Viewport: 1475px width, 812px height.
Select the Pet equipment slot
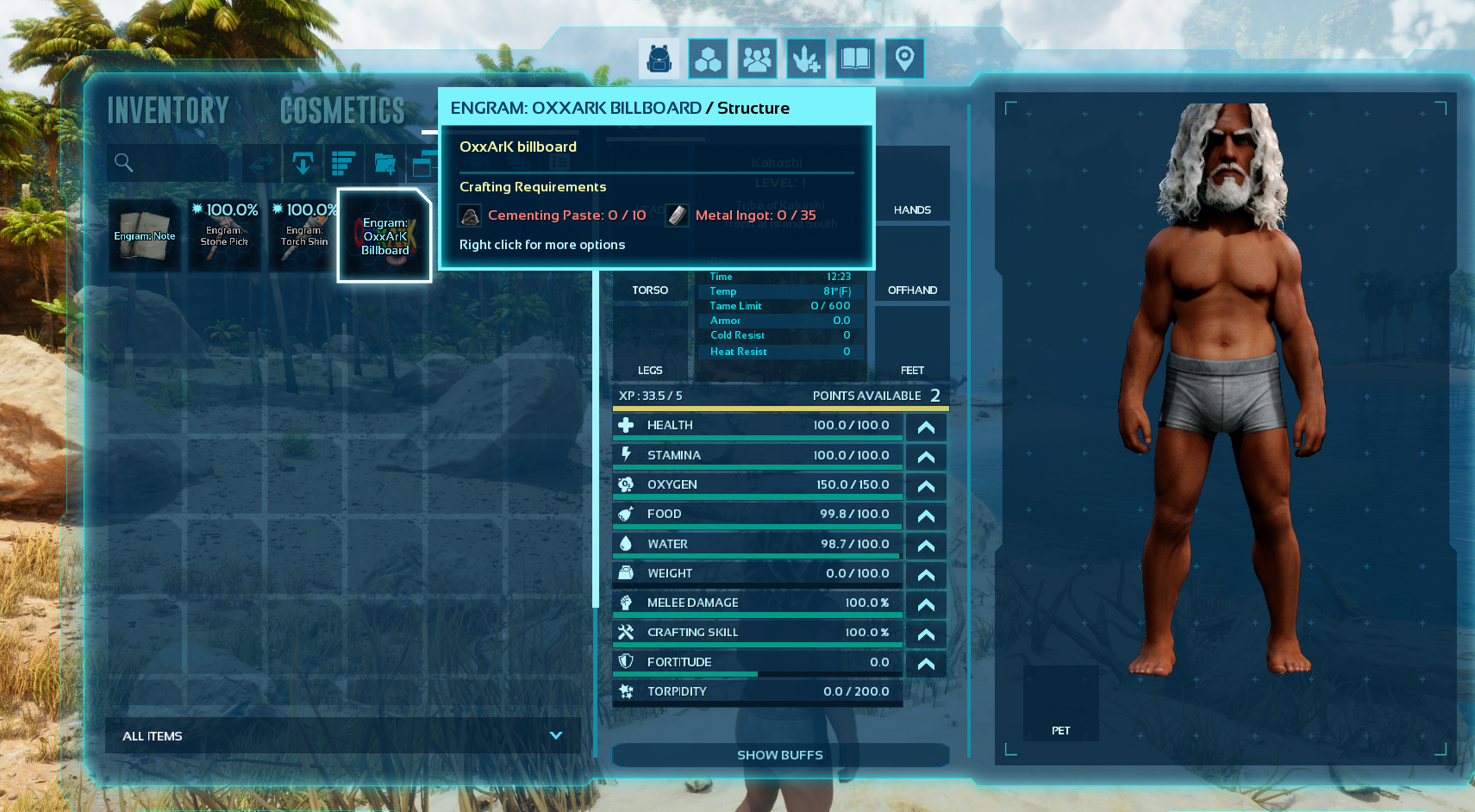(1060, 703)
